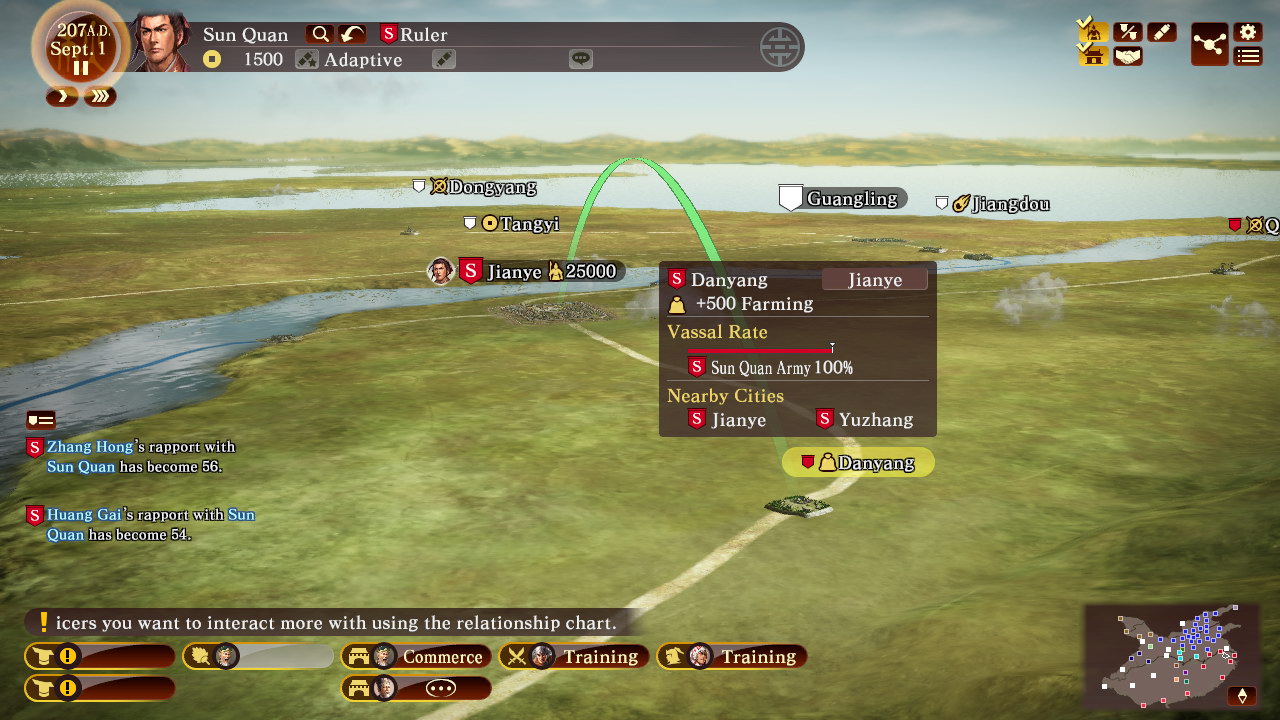
Task: Fast-forward time with triple arrows
Action: (100, 96)
